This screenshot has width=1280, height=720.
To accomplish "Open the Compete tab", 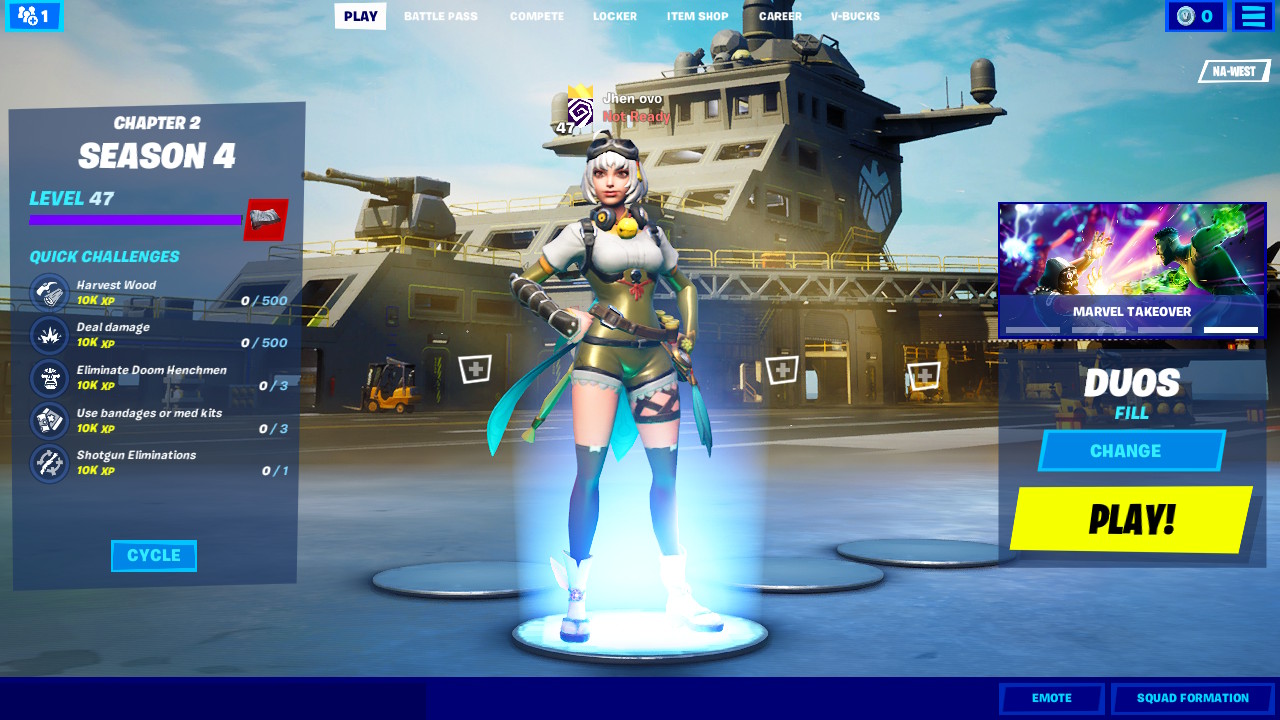I will [537, 16].
